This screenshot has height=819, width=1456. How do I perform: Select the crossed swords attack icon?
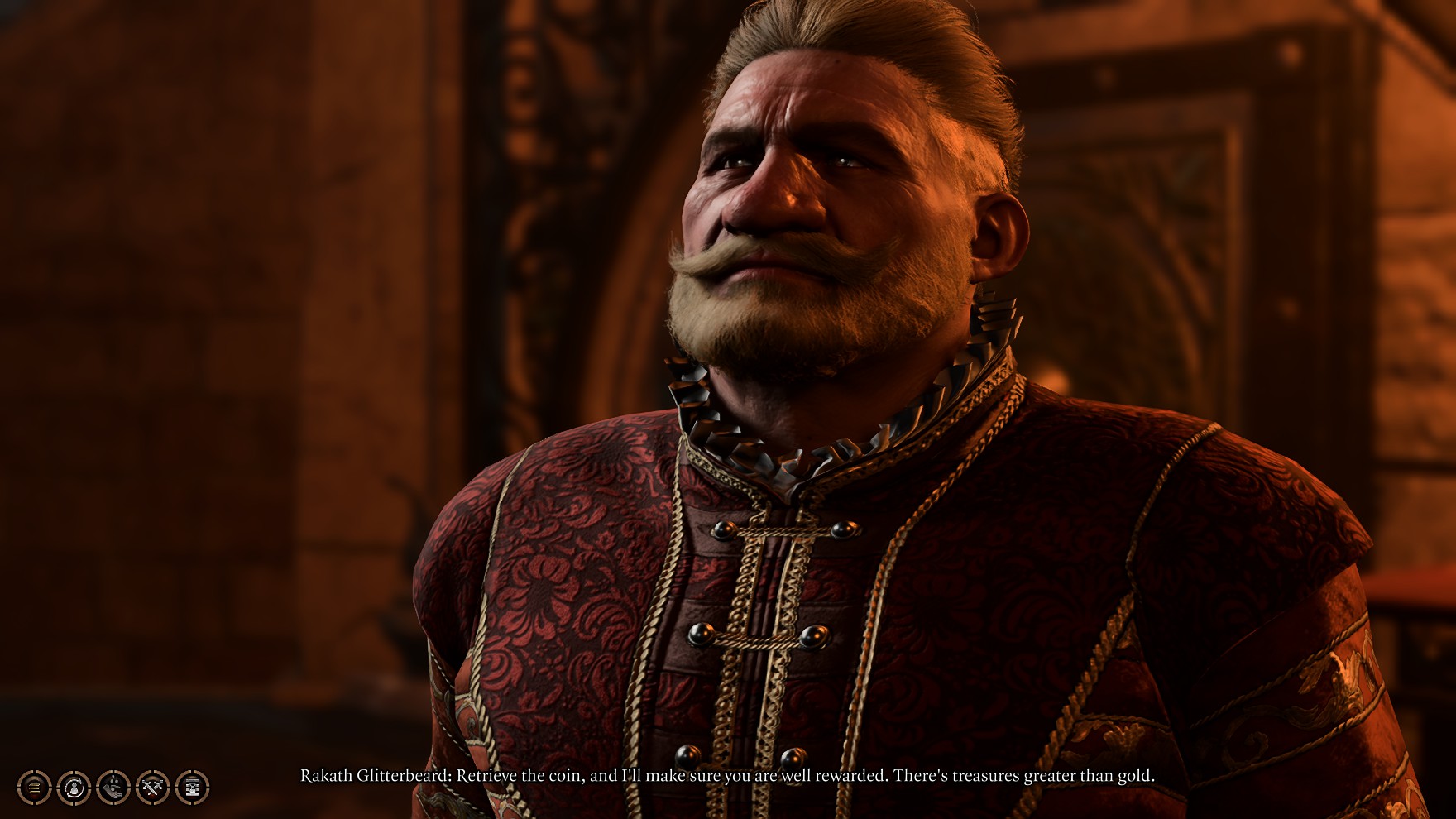[152, 787]
